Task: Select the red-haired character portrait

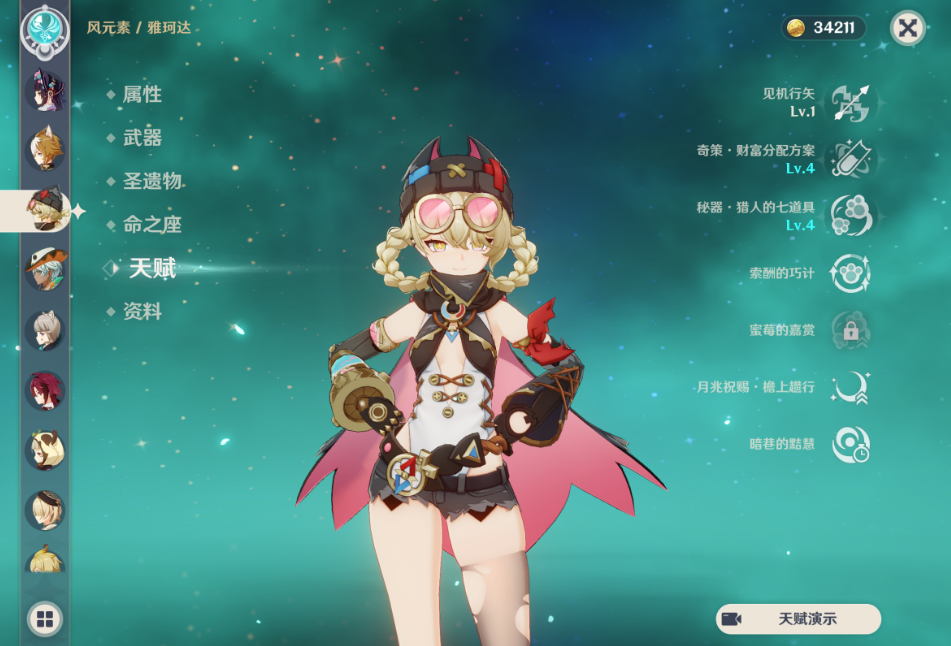Action: tap(45, 391)
